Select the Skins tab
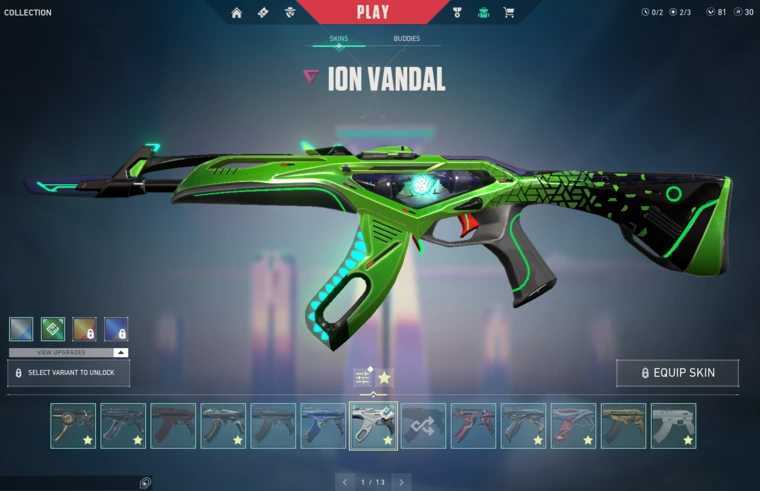 click(x=339, y=39)
